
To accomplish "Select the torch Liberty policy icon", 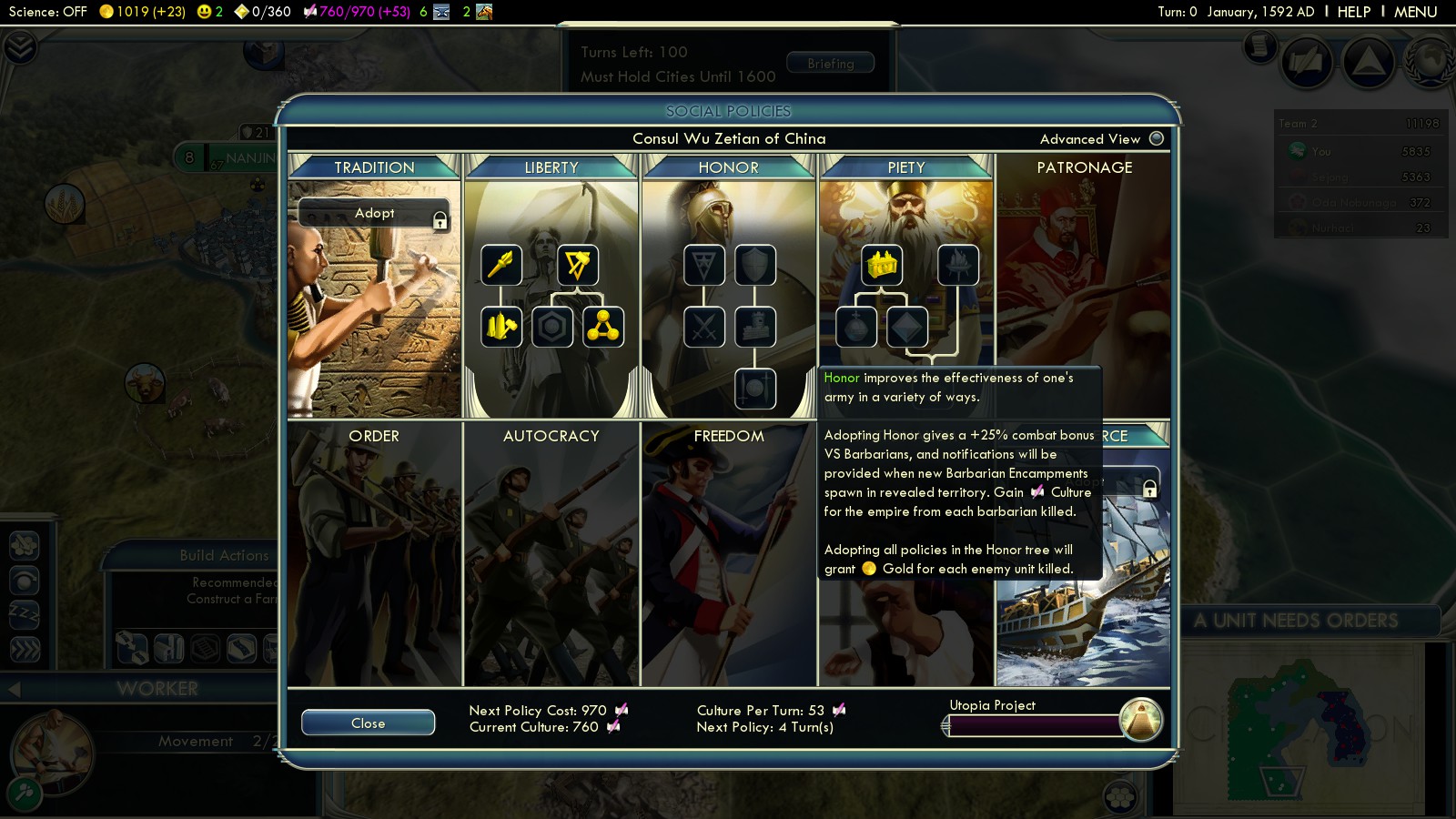I will [501, 265].
